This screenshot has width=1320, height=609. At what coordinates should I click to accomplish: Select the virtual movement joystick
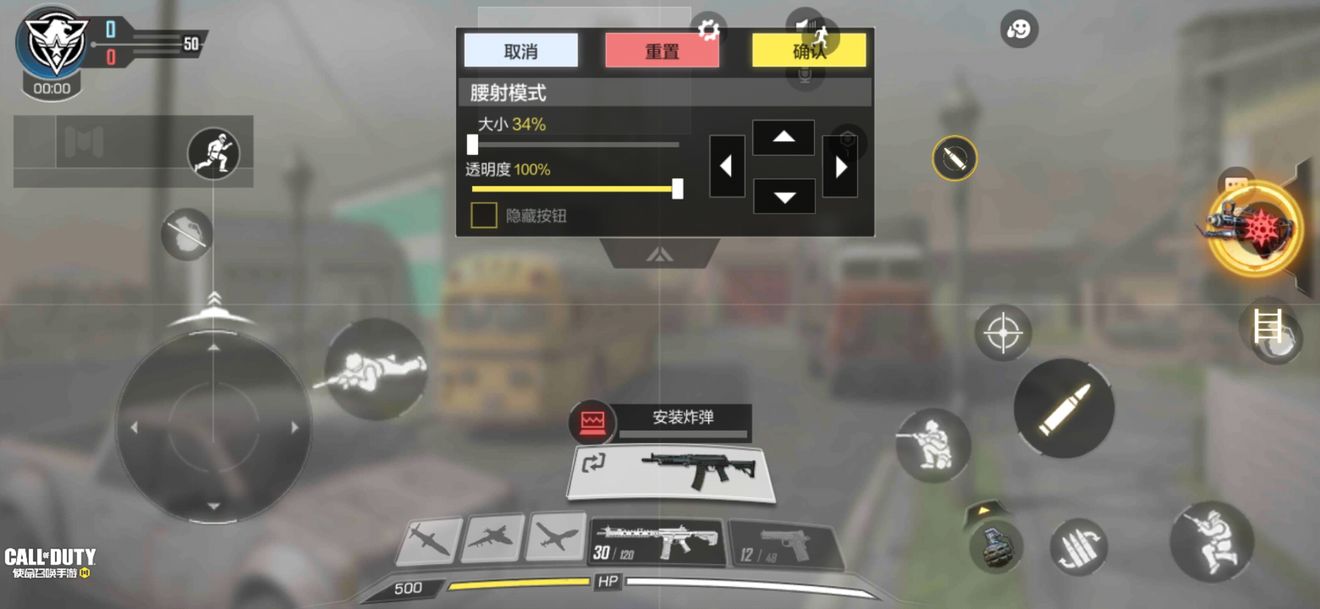(x=213, y=427)
